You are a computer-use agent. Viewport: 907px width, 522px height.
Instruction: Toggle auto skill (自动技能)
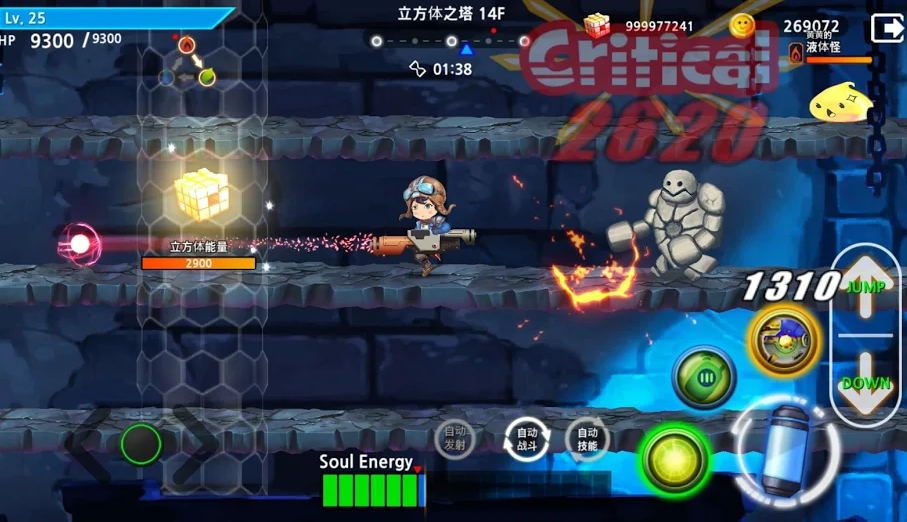(587, 439)
